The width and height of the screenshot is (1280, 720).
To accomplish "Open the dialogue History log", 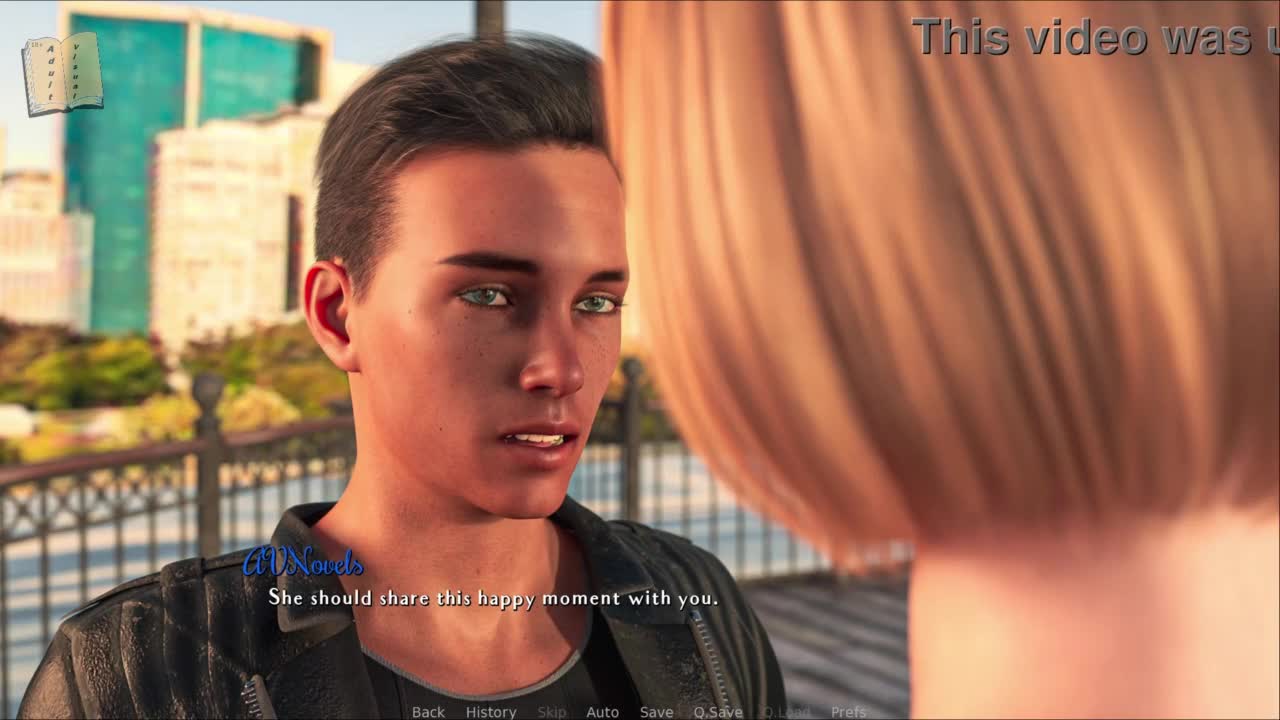I will 491,712.
